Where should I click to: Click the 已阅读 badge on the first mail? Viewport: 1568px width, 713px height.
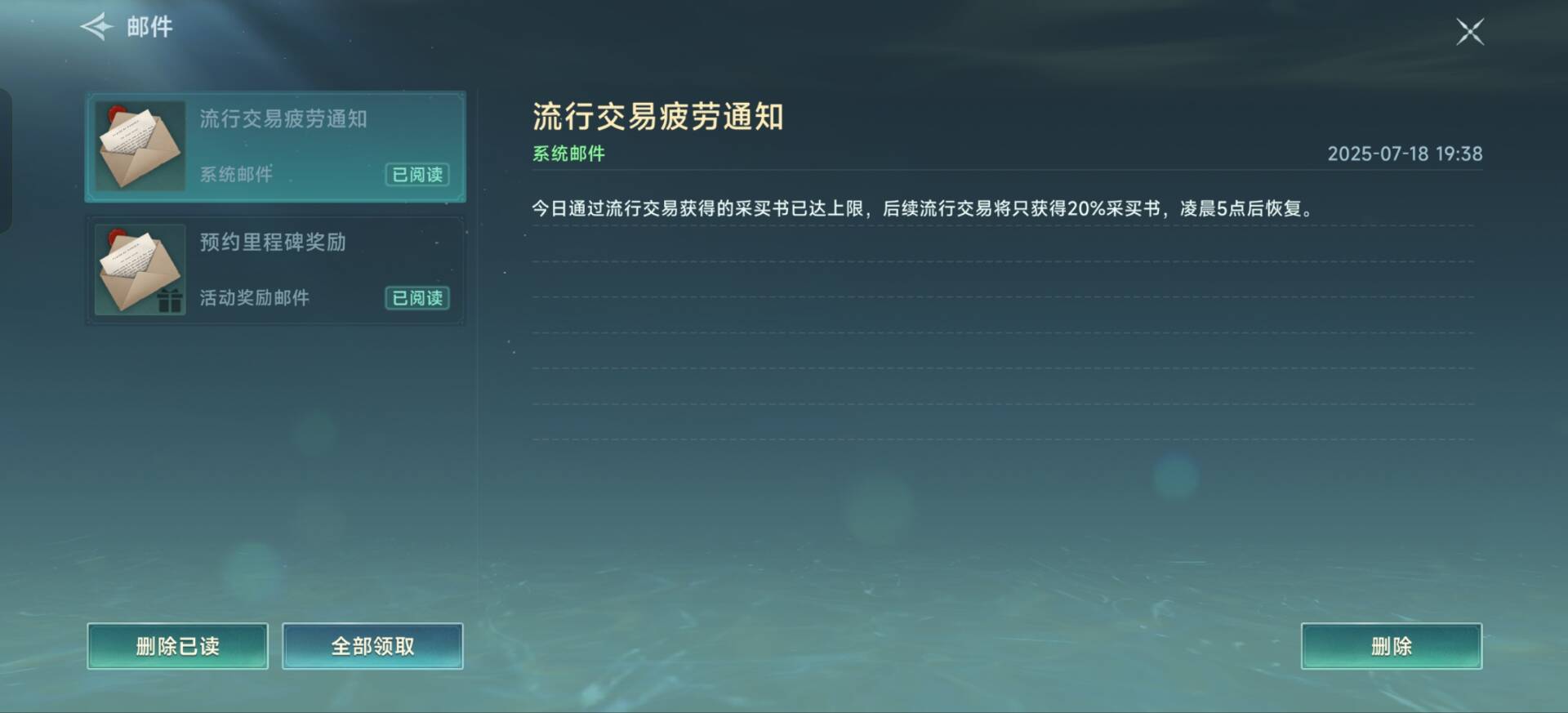click(x=417, y=175)
